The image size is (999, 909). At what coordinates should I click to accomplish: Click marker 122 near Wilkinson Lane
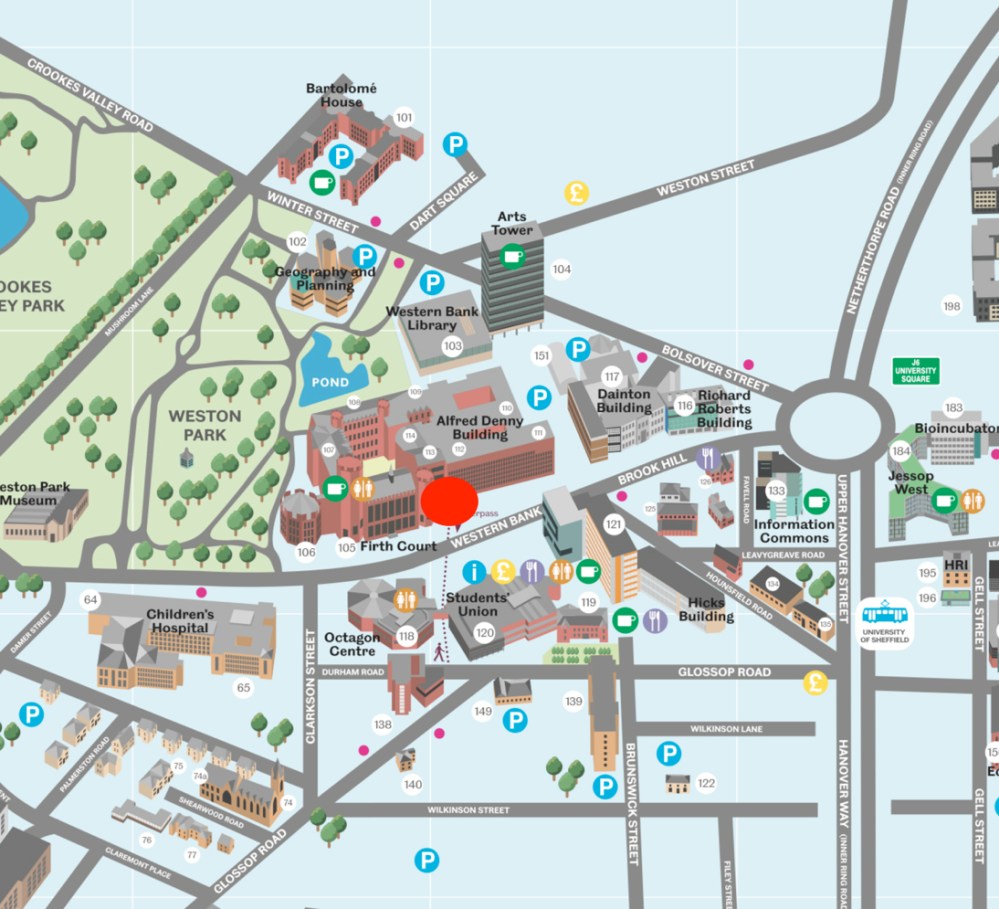pyautogui.click(x=707, y=783)
